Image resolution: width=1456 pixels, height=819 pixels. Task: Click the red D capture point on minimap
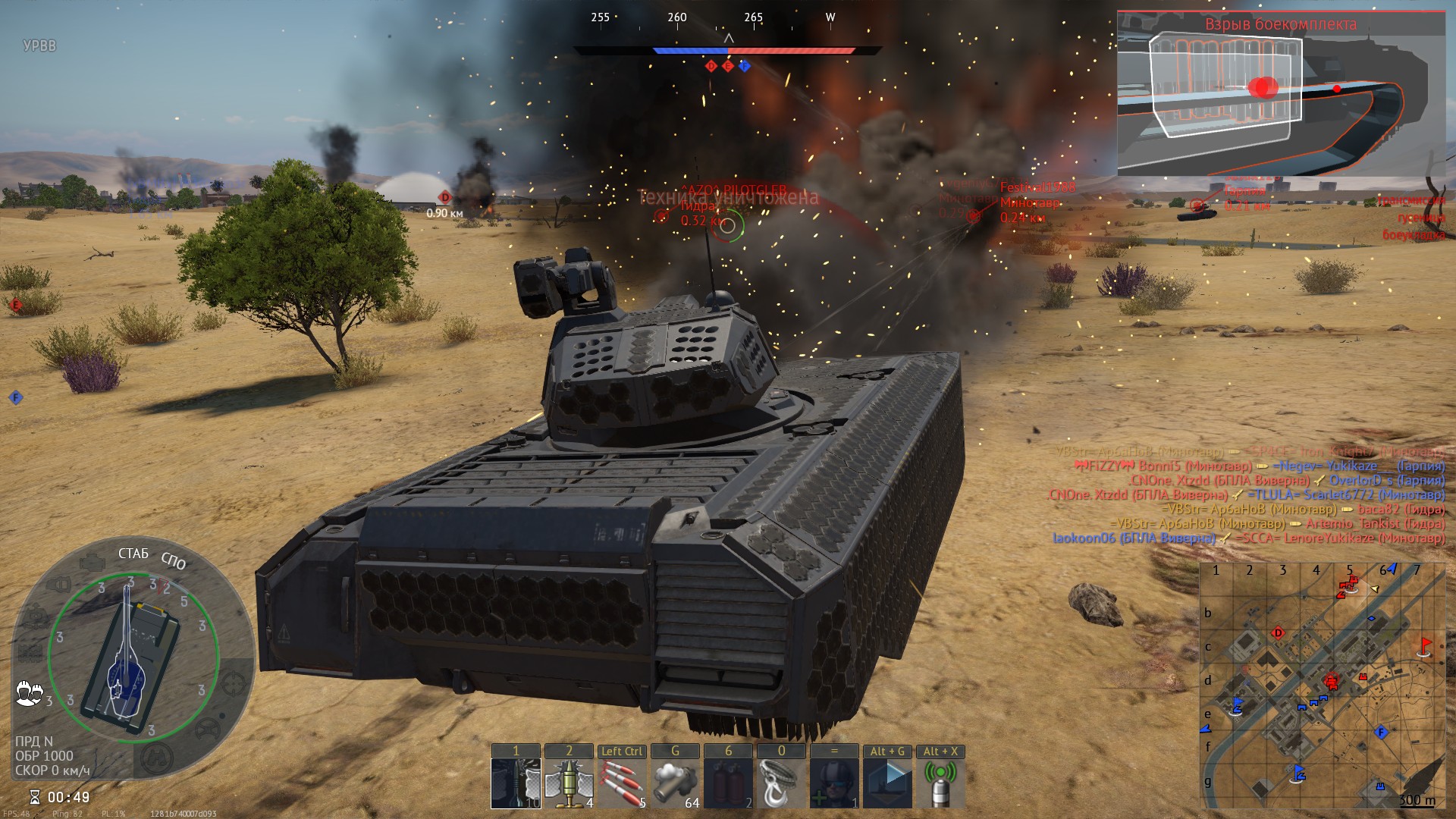tap(1278, 632)
